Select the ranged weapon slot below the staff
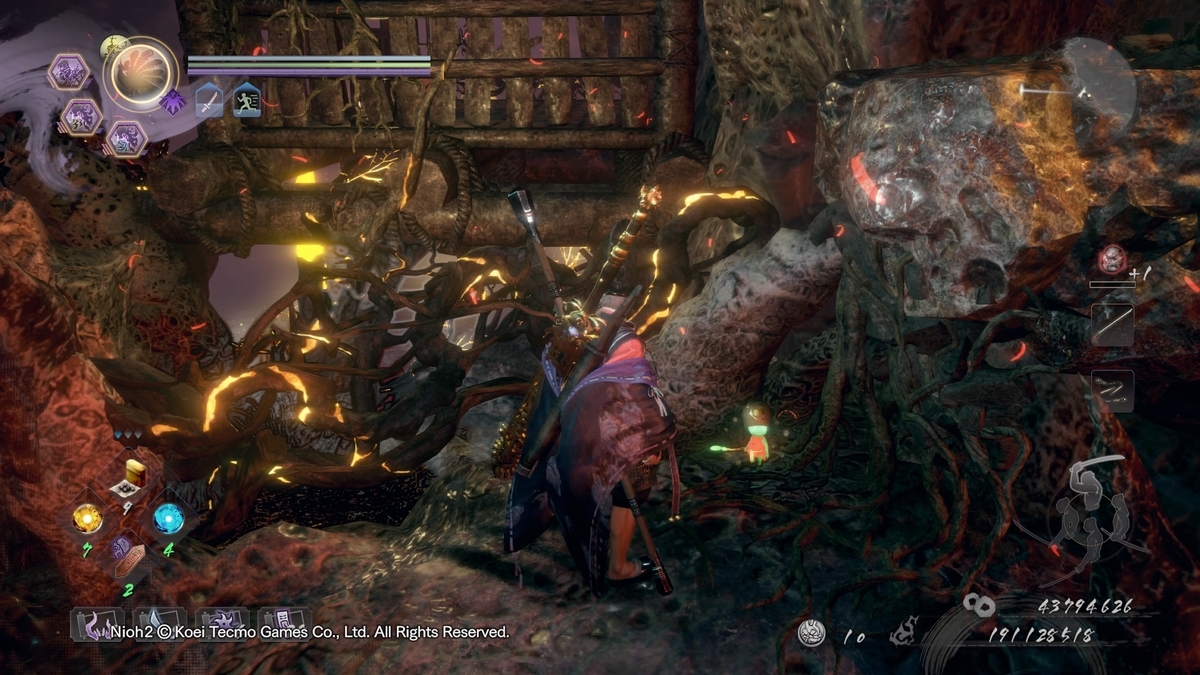Image resolution: width=1200 pixels, height=675 pixels. click(x=1112, y=391)
